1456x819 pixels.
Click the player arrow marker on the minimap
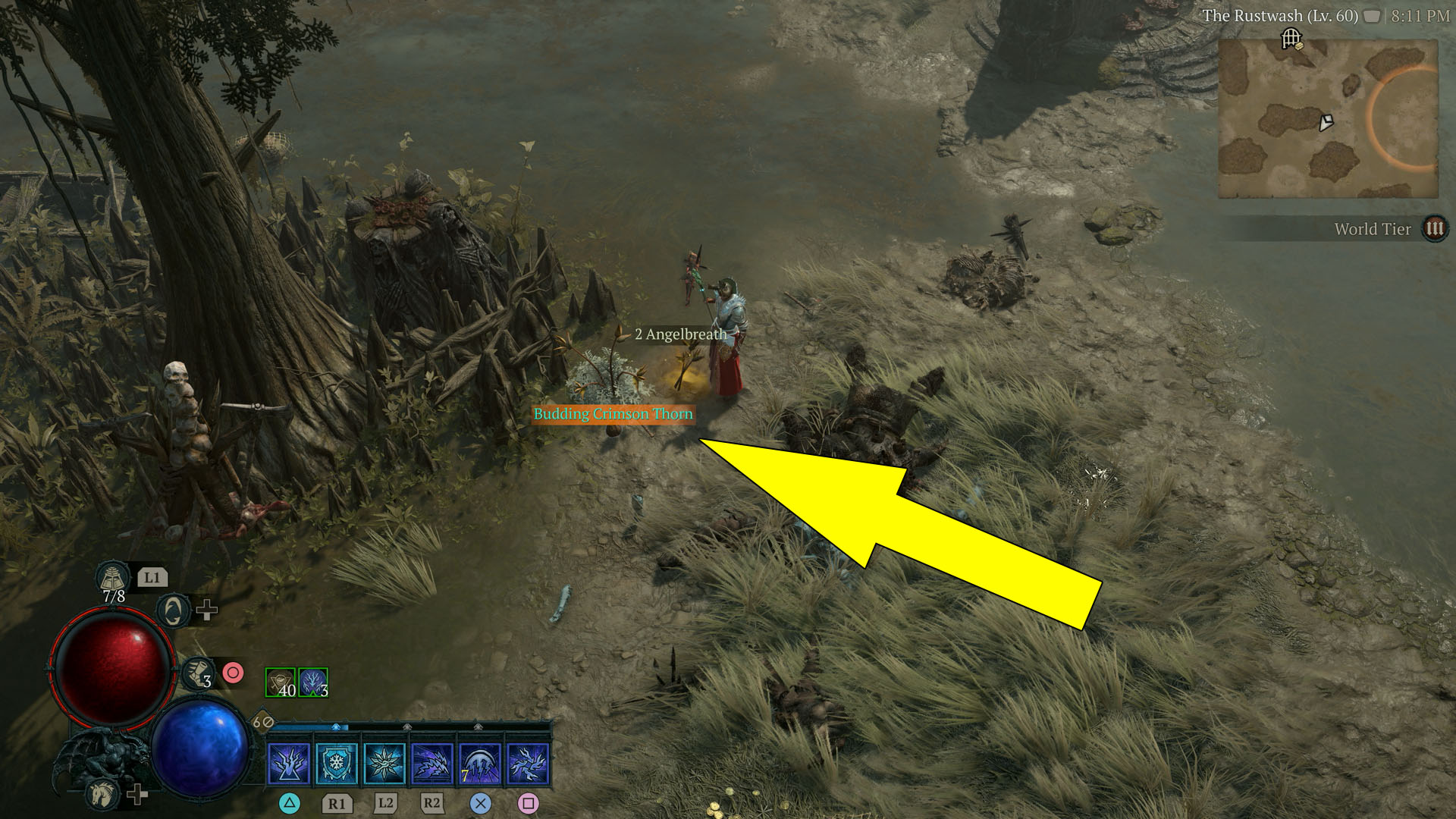tap(1326, 123)
